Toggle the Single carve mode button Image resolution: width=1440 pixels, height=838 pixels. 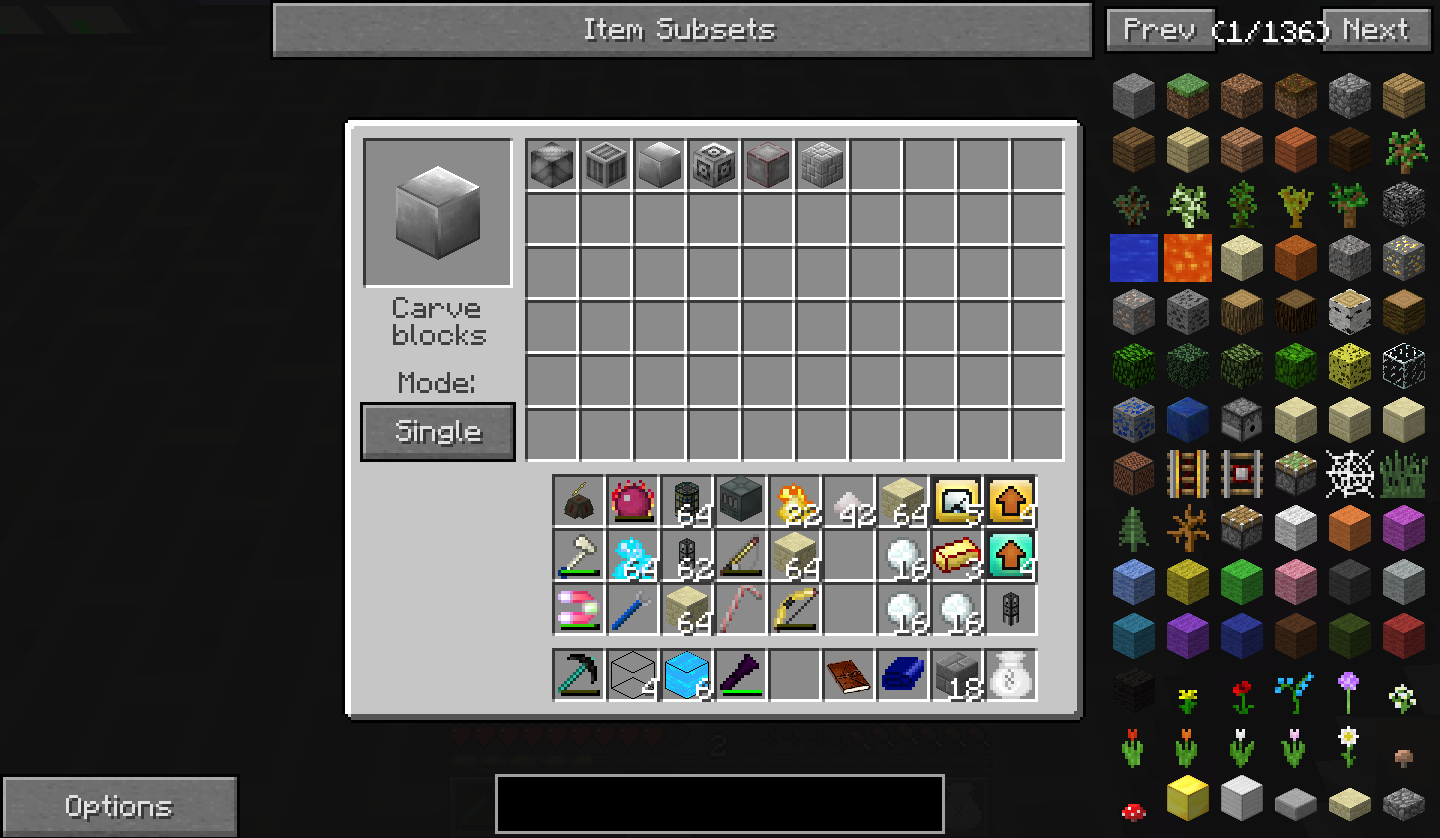(x=438, y=432)
